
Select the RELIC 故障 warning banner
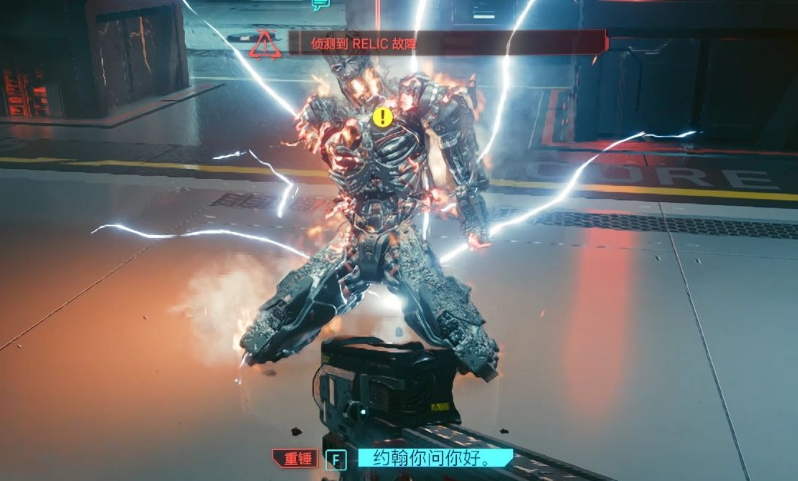tap(447, 43)
